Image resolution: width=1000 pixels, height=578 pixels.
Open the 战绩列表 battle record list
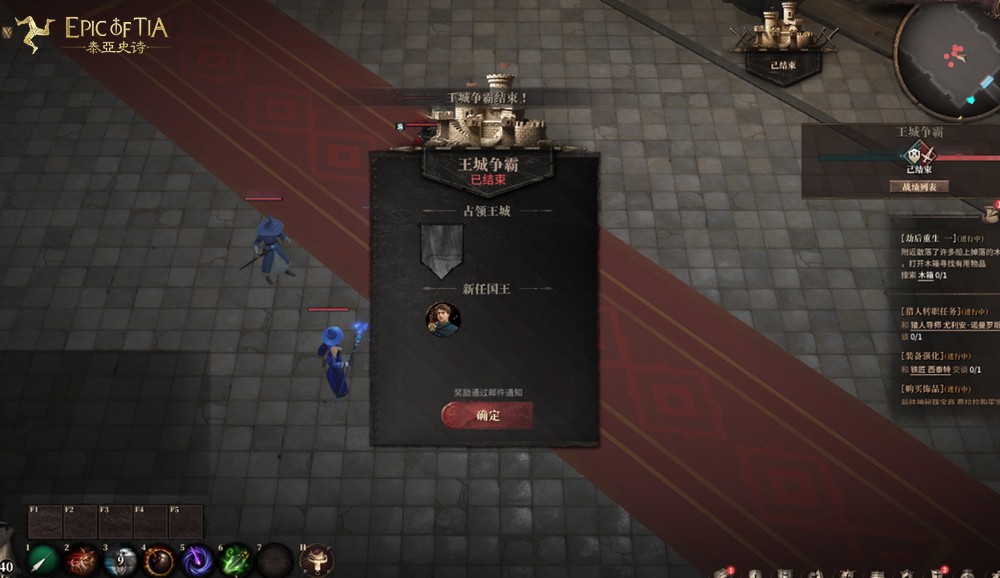[918, 186]
